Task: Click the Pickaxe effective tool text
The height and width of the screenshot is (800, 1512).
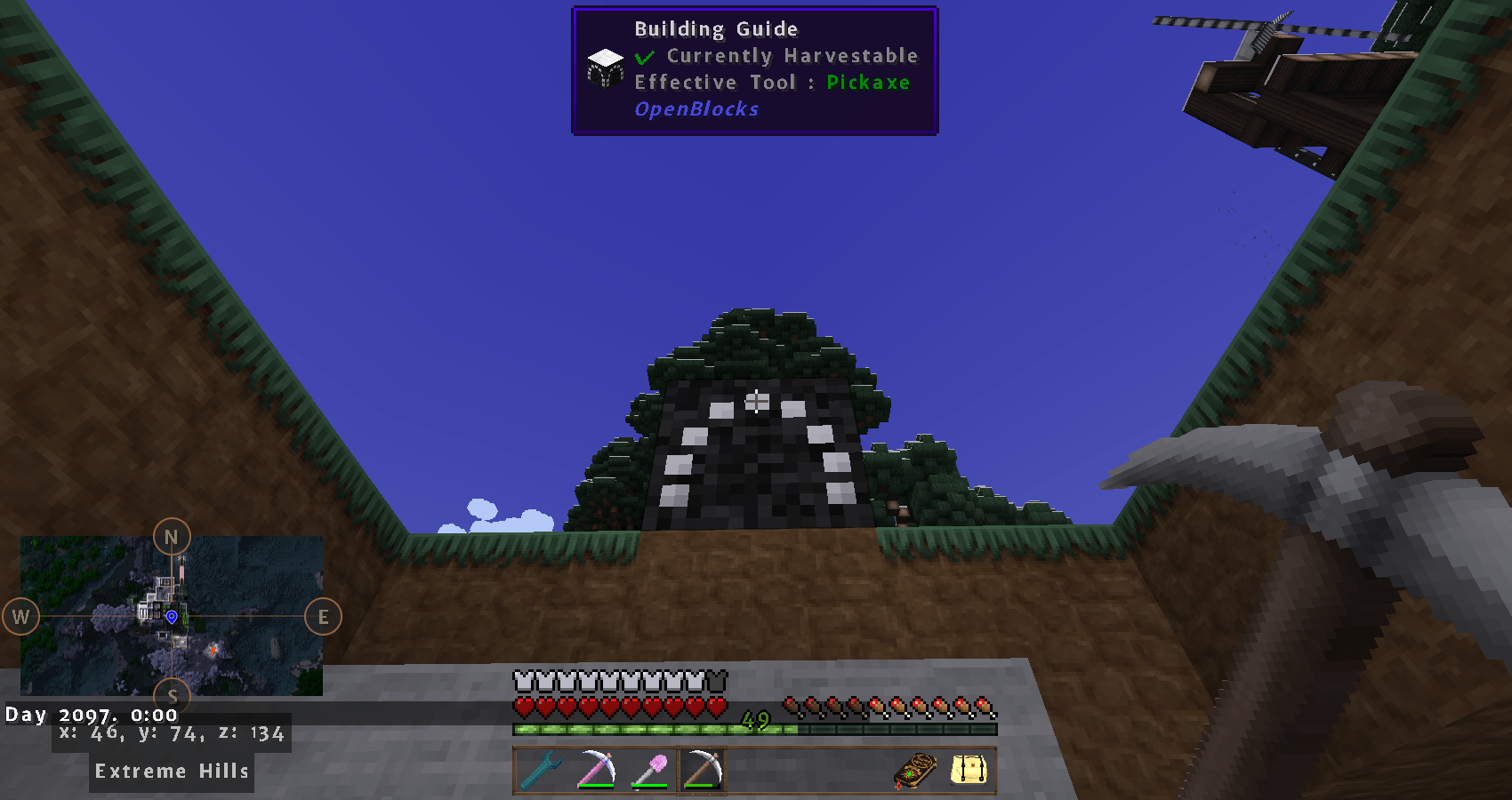Action: [x=867, y=82]
